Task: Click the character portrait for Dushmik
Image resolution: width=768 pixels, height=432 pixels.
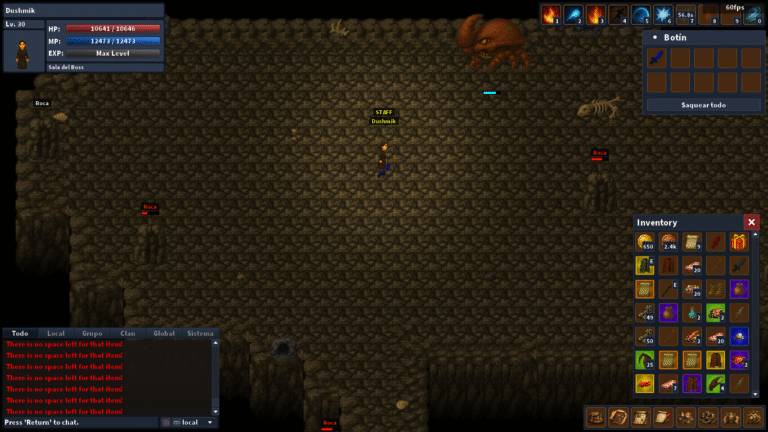Action: [21, 51]
